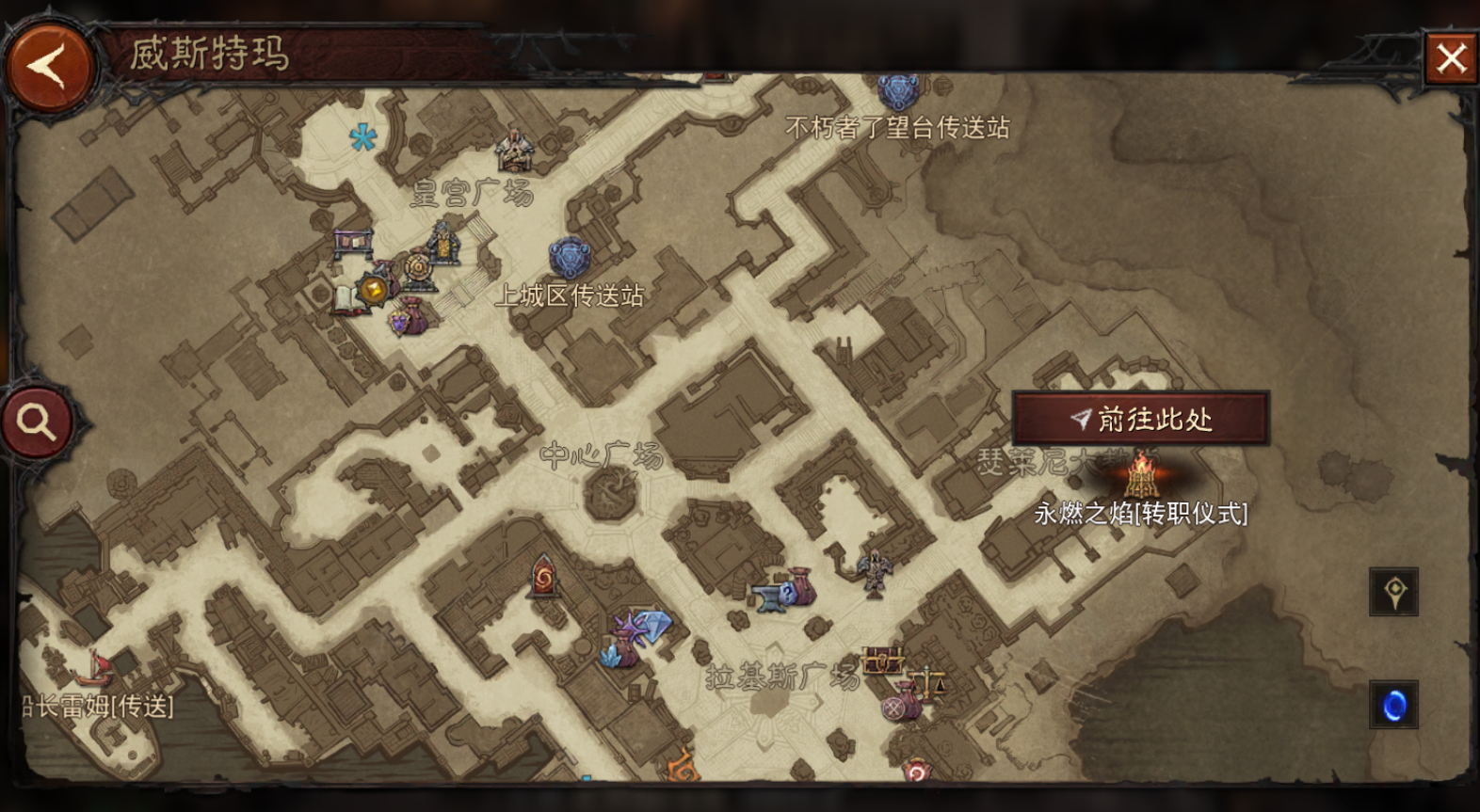Select the blue snowflake map marker
Viewport: 1480px width, 812px height.
point(362,138)
